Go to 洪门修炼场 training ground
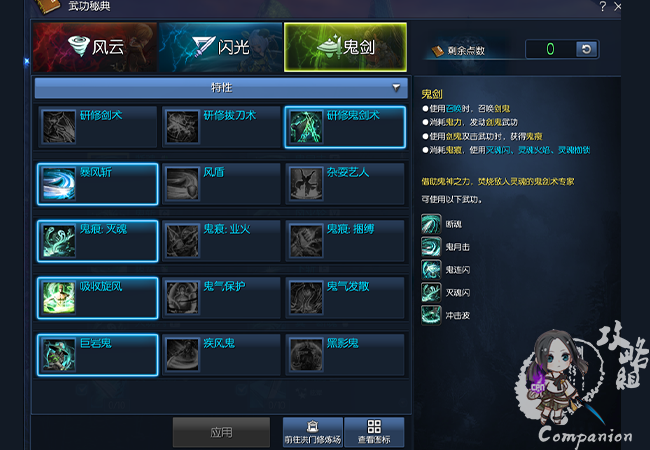The height and width of the screenshot is (450, 650). tap(312, 432)
